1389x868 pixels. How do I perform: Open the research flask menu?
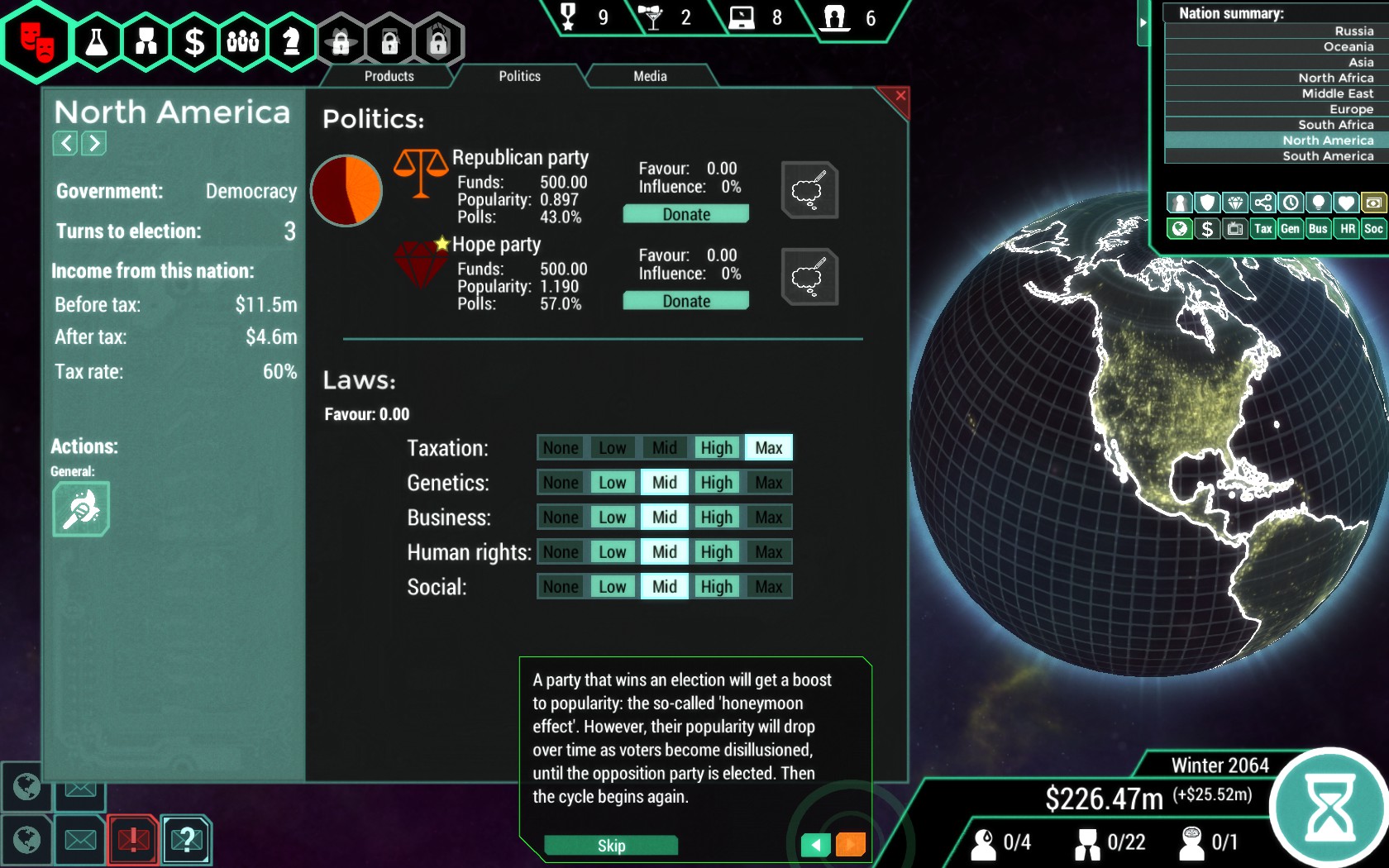coord(97,41)
